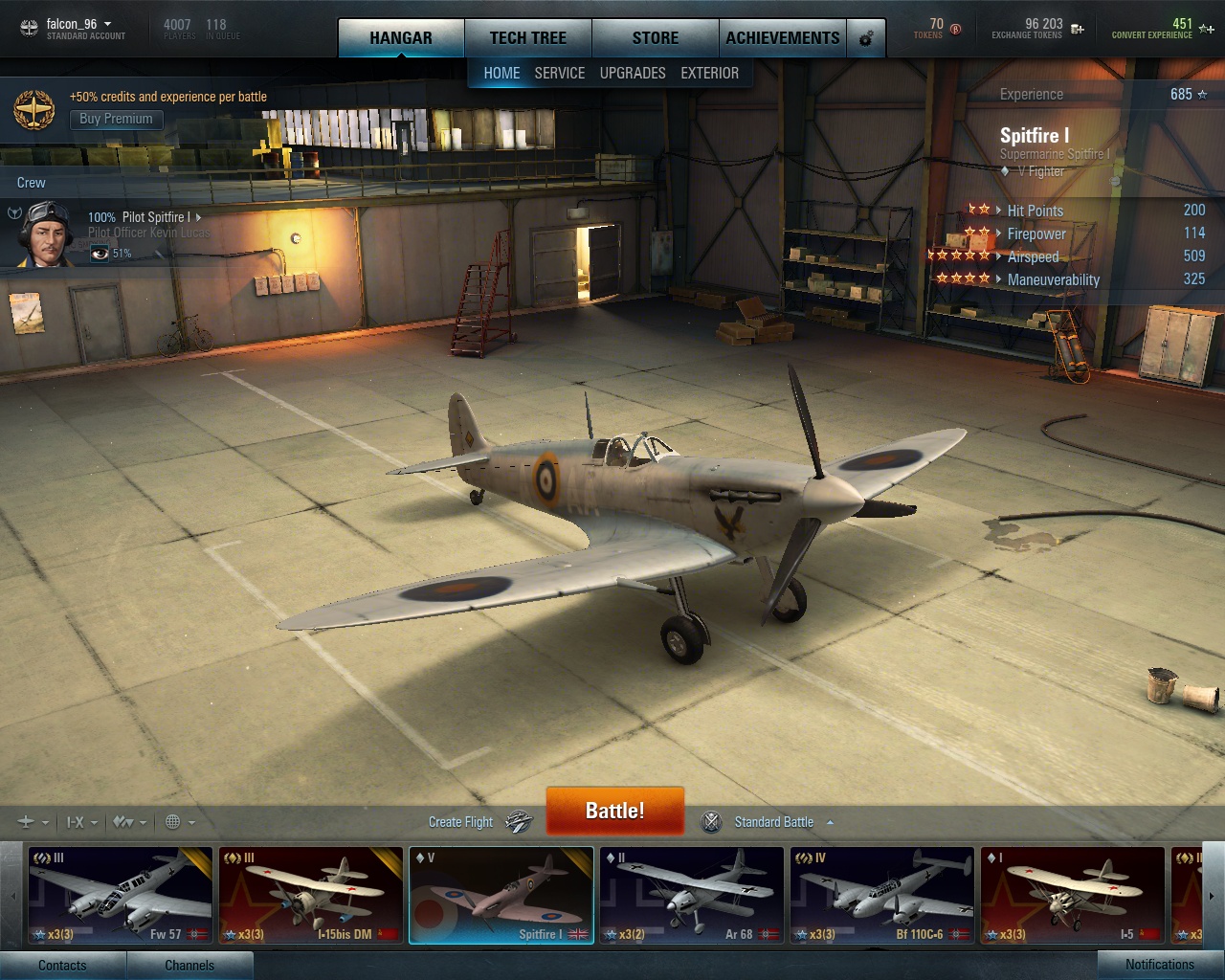The height and width of the screenshot is (980, 1225).
Task: Select the Bf 110C-6 aircraft card
Action: (881, 895)
